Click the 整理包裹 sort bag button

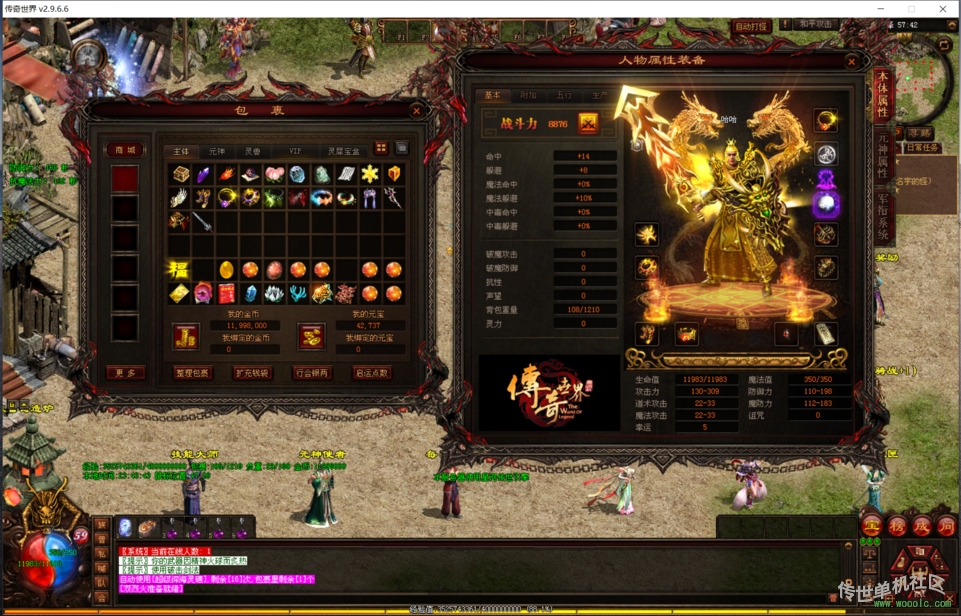(193, 373)
